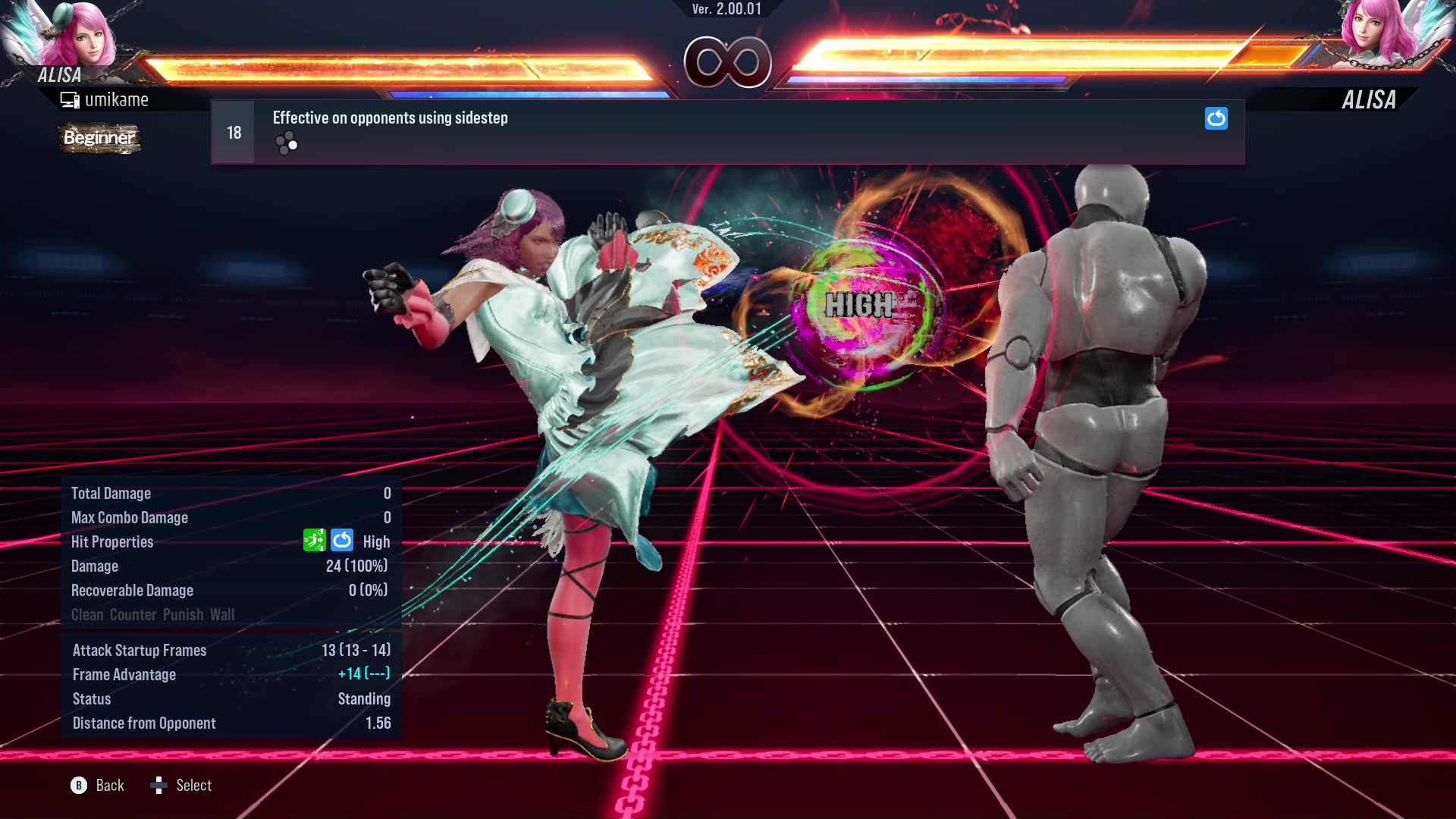Click the green knockback icon beside Hit Properties

click(x=314, y=541)
